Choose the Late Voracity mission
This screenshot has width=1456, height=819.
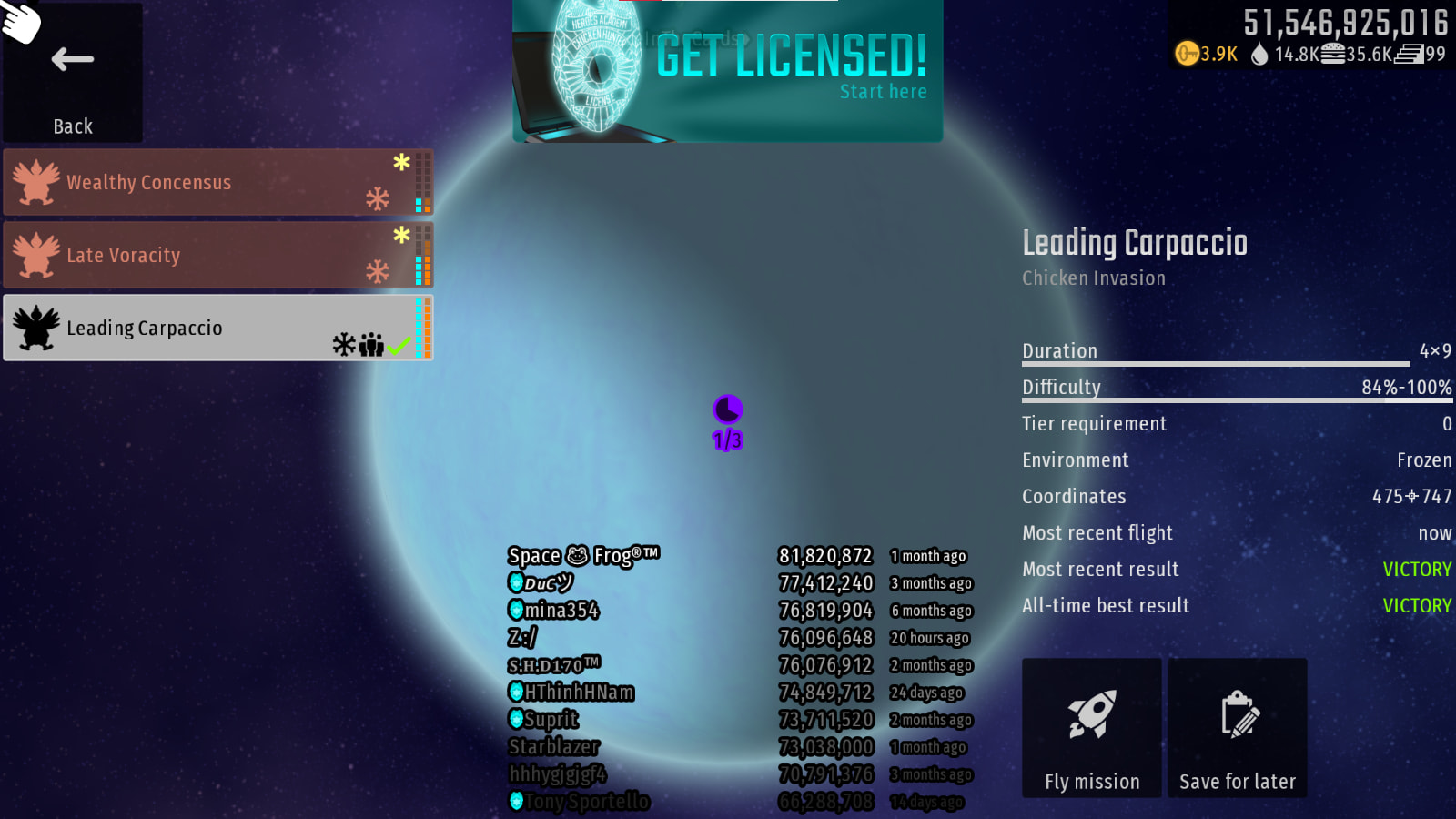click(x=217, y=256)
